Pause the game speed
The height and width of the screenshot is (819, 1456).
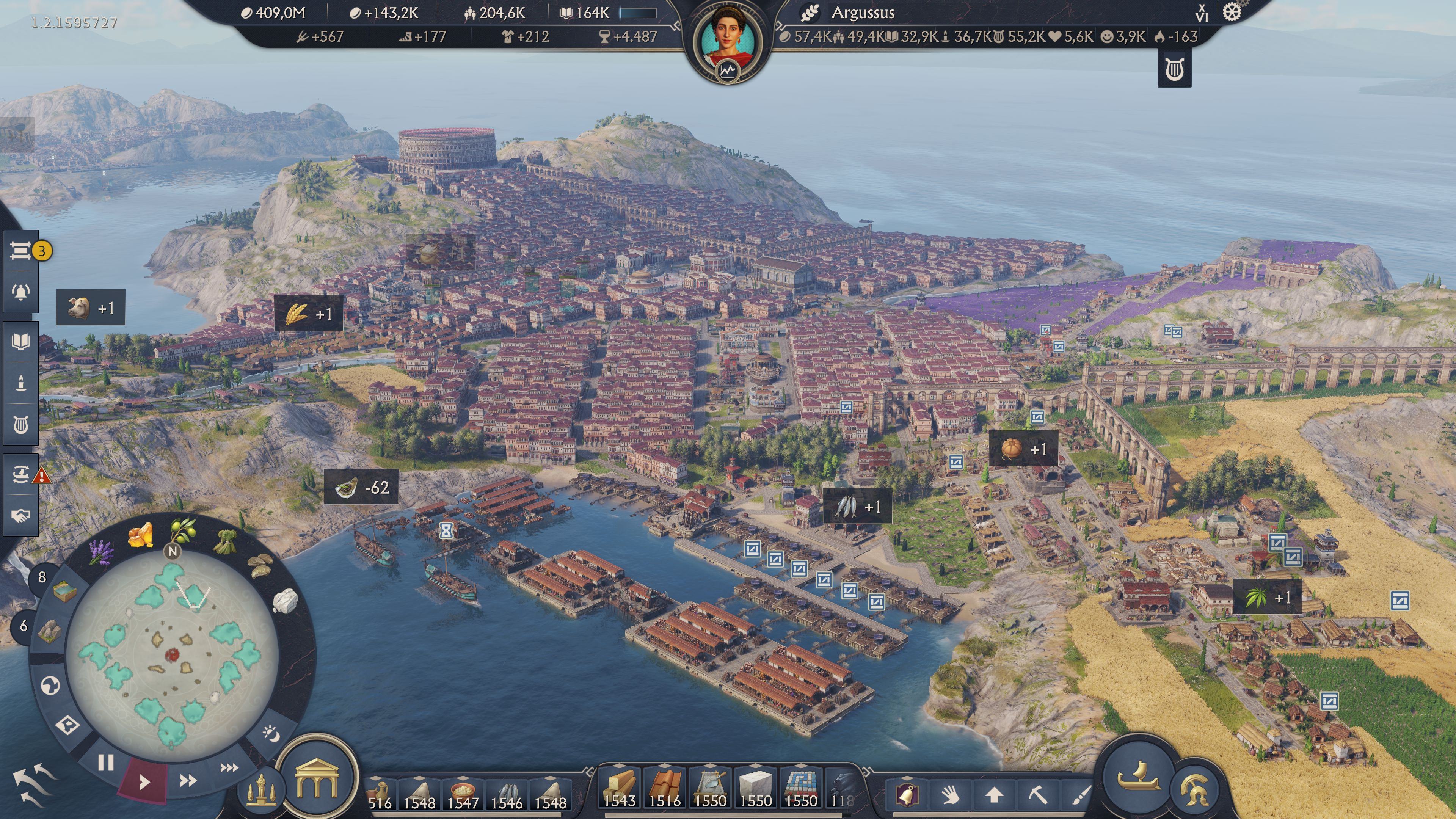[x=106, y=763]
